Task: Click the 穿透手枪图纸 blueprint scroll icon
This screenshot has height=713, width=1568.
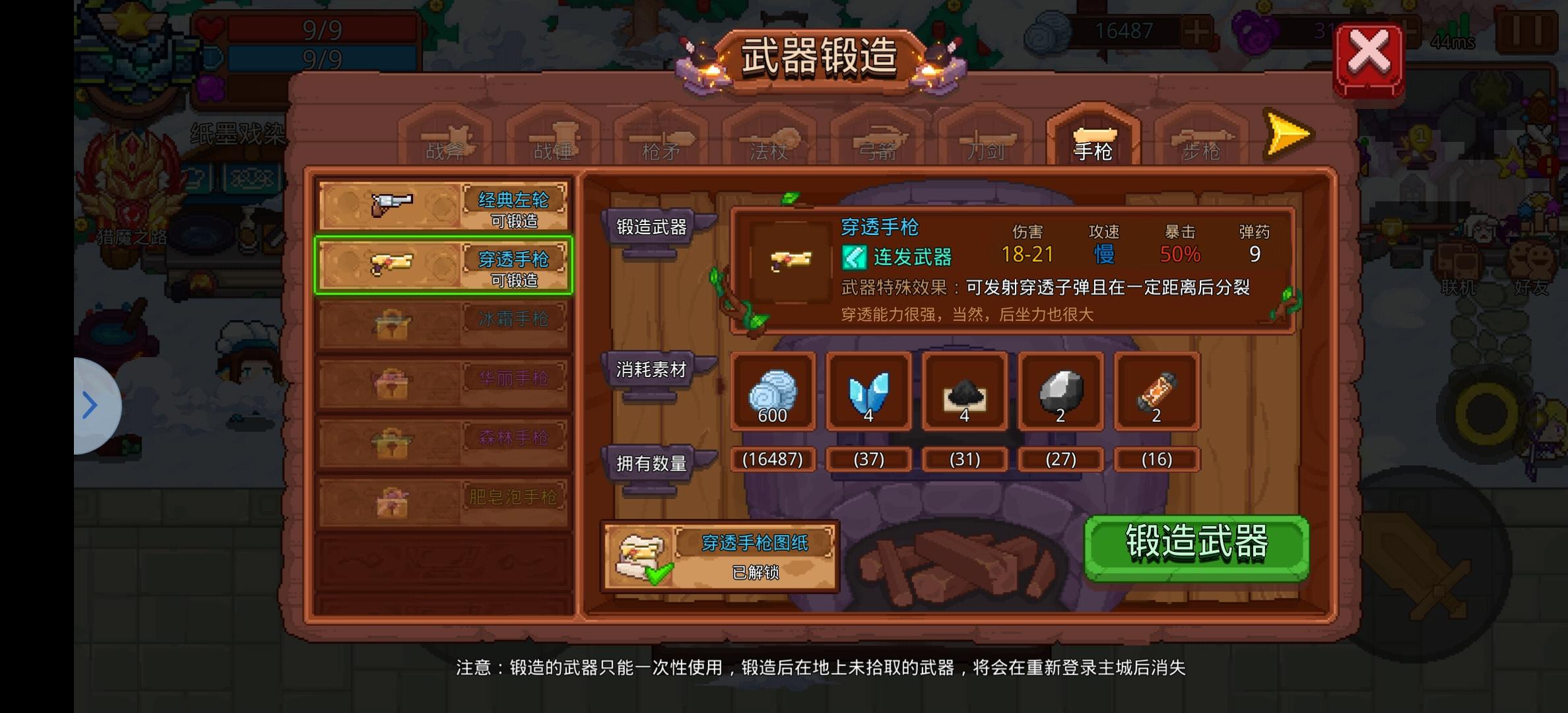Action: pyautogui.click(x=641, y=556)
